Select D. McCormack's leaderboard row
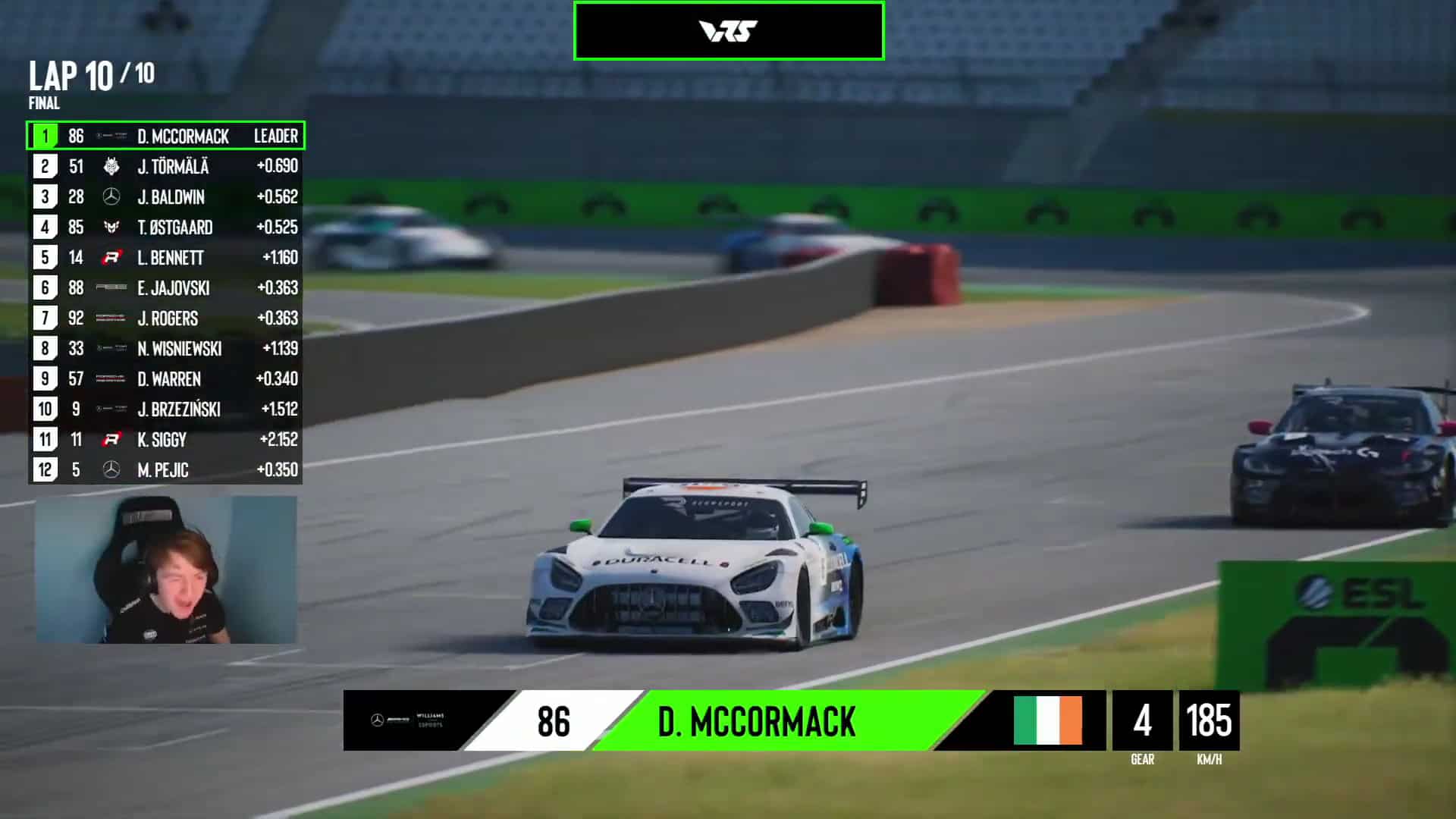Viewport: 1456px width, 819px height. (x=166, y=136)
